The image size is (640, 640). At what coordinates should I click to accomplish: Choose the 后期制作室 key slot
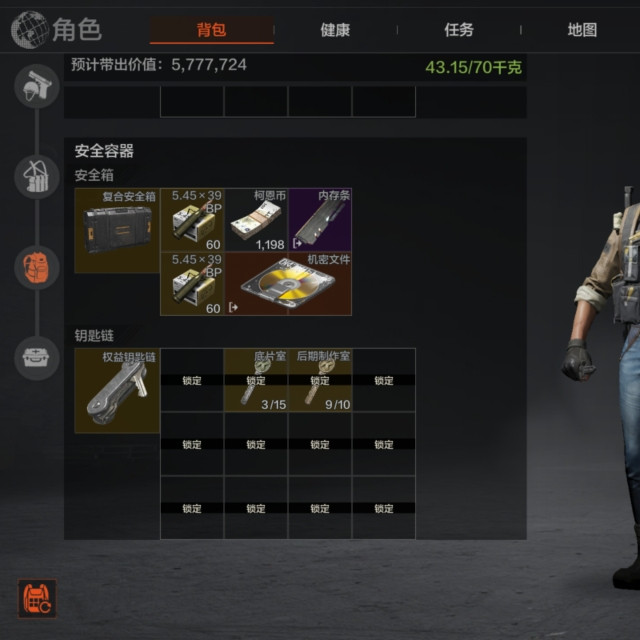[320, 380]
